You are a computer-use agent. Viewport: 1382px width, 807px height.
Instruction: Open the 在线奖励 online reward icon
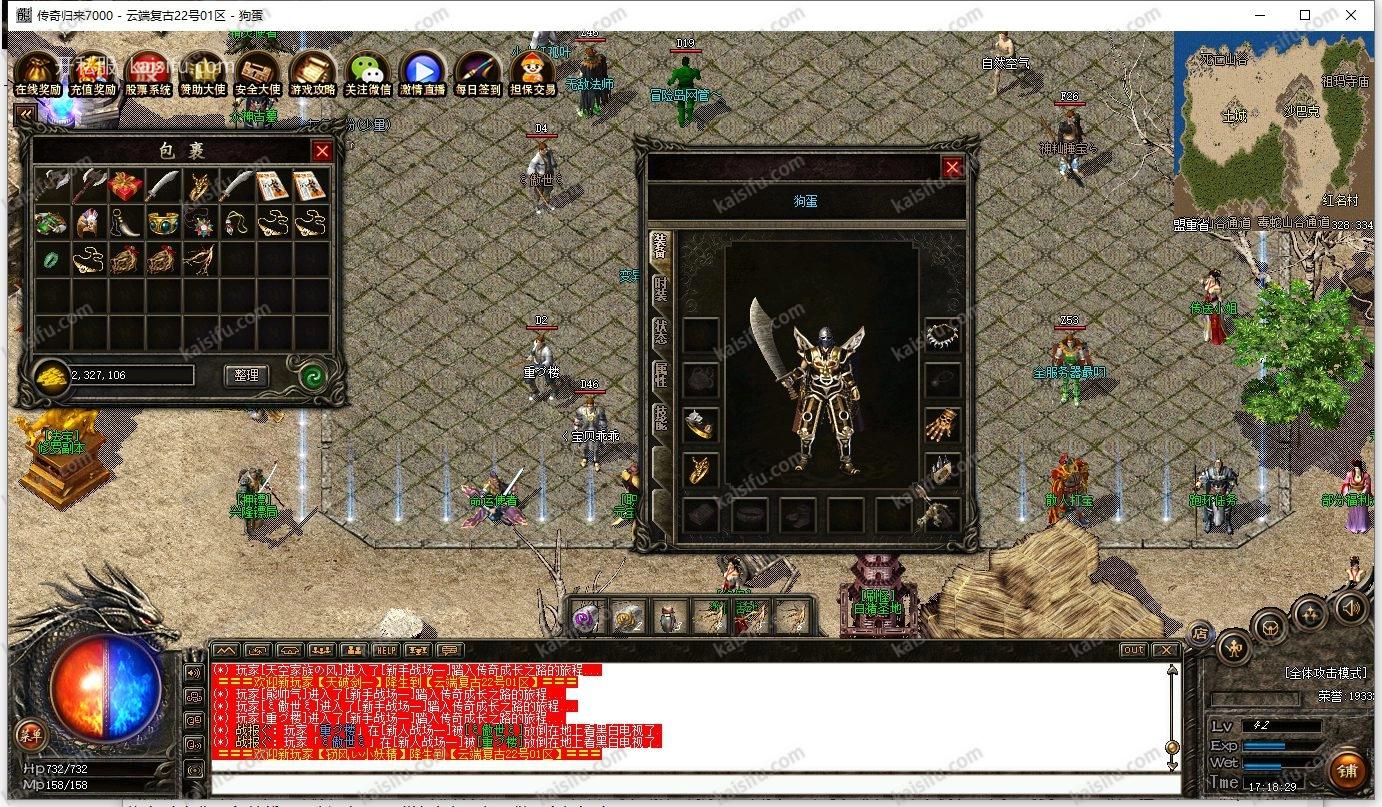(38, 73)
